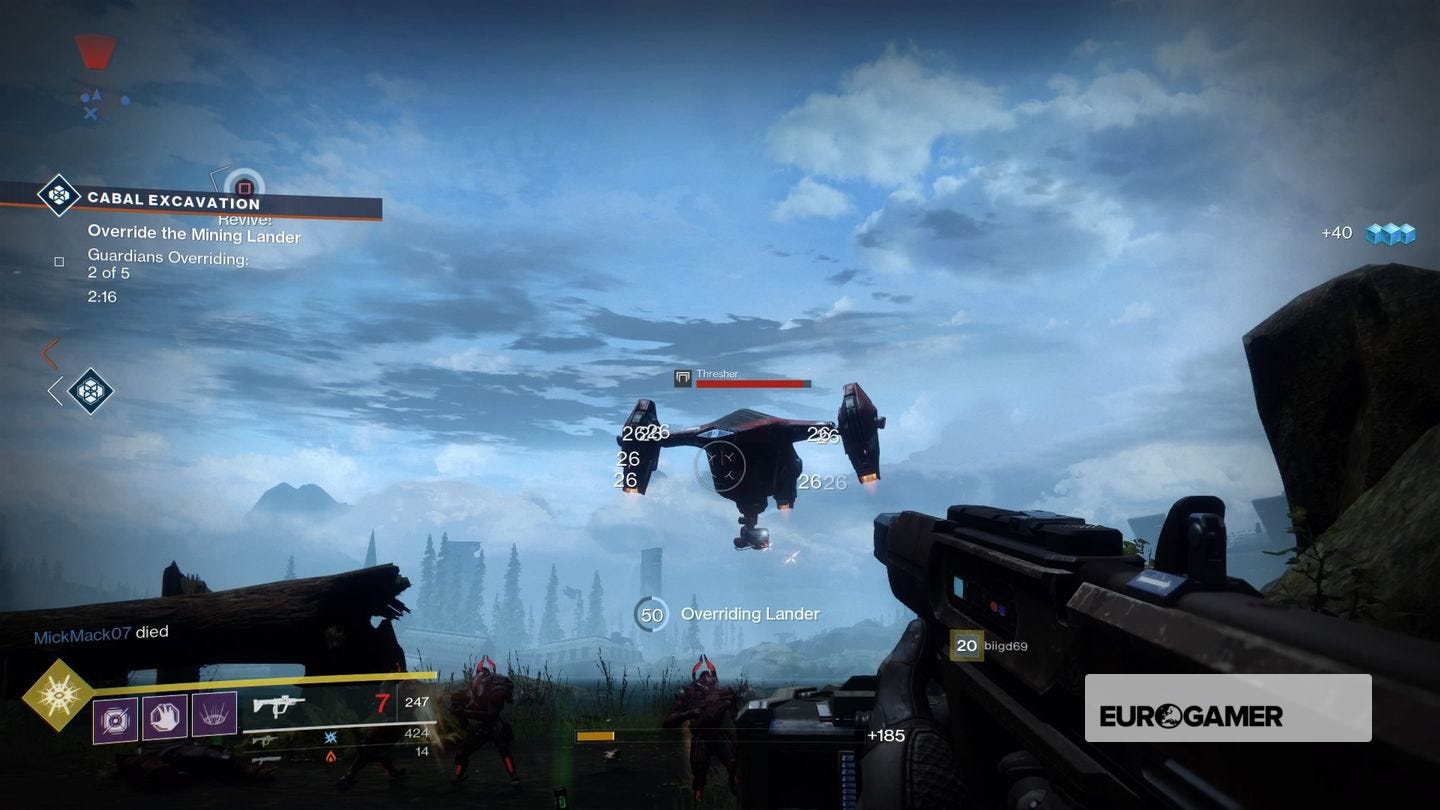Toggle the Guardians Overriding objective checkbox
Screen dimensions: 1440x810
58,260
